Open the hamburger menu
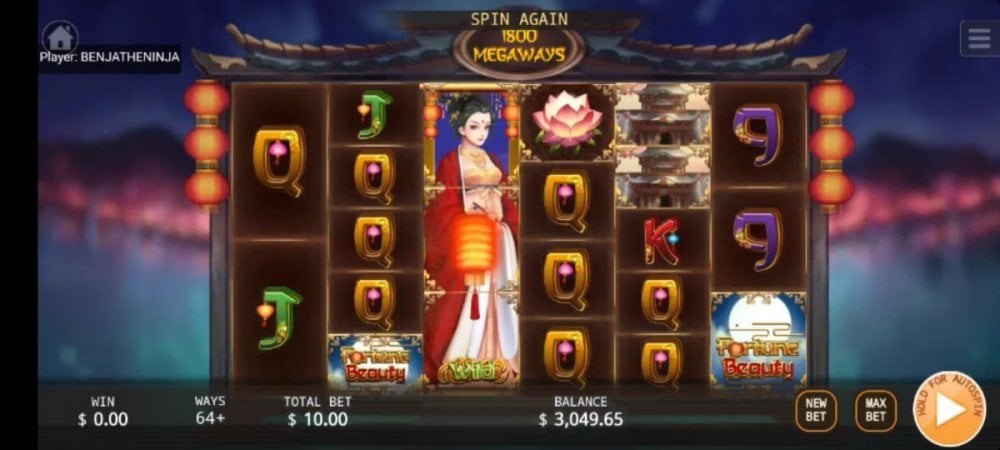 (977, 38)
